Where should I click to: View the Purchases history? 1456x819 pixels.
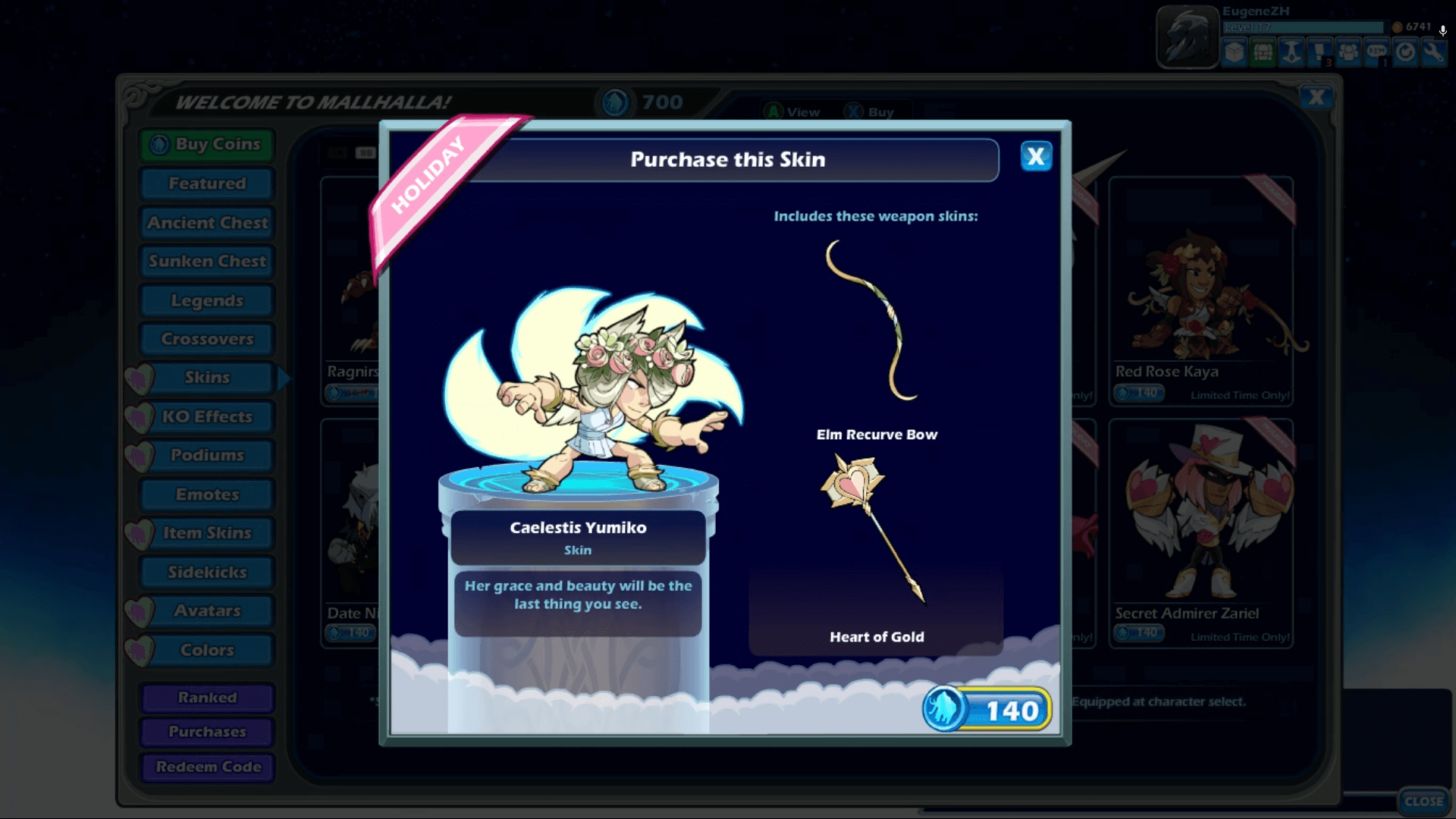point(207,732)
